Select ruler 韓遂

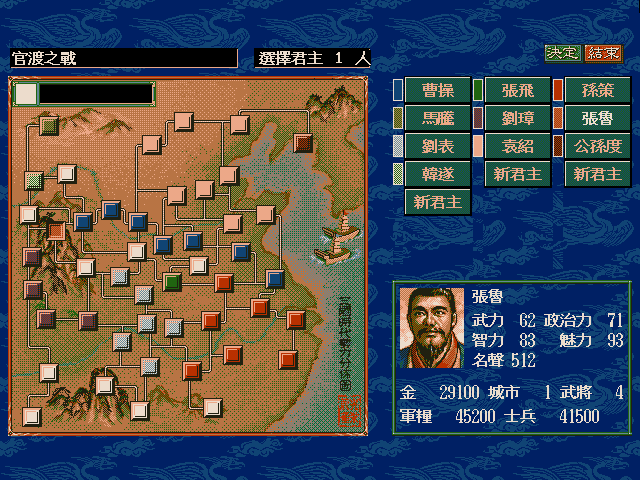(436, 174)
